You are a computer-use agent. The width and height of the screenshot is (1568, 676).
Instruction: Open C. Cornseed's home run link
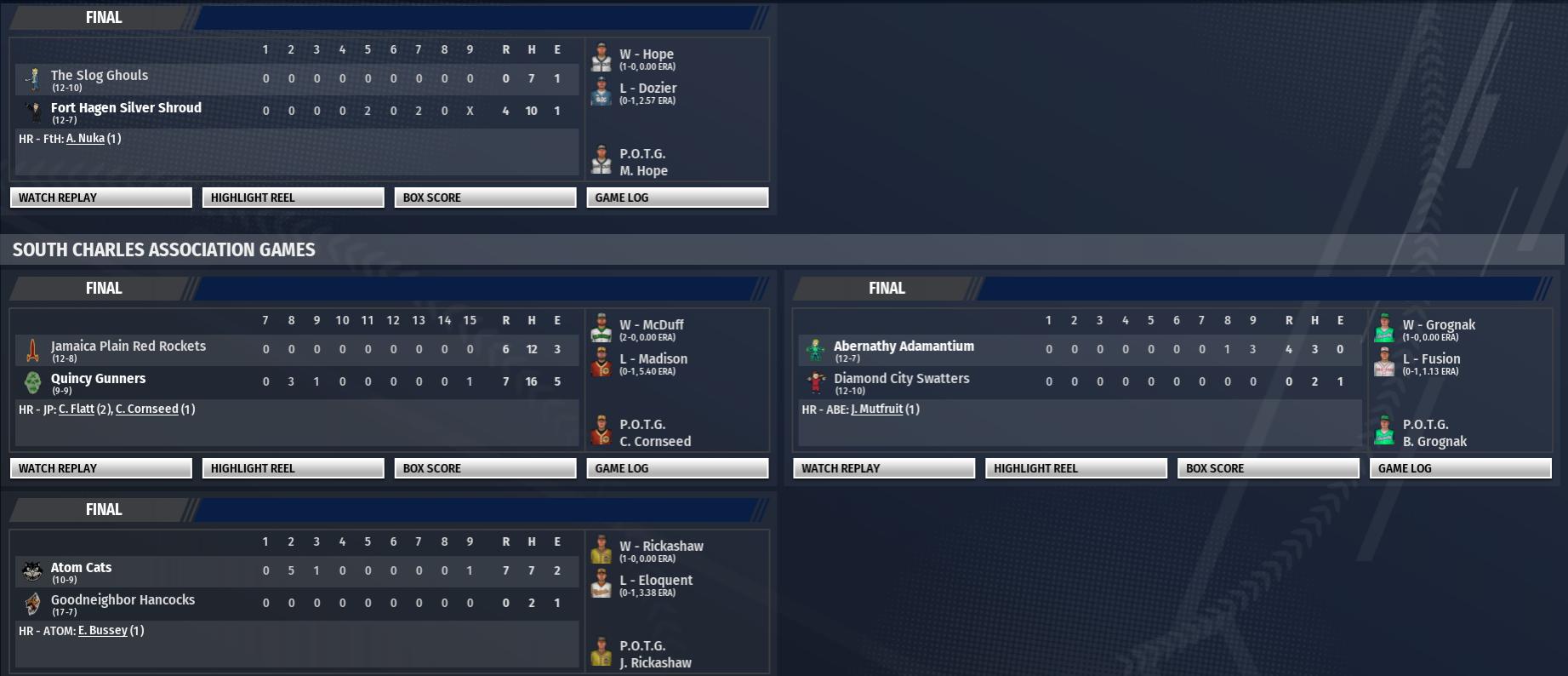(146, 410)
